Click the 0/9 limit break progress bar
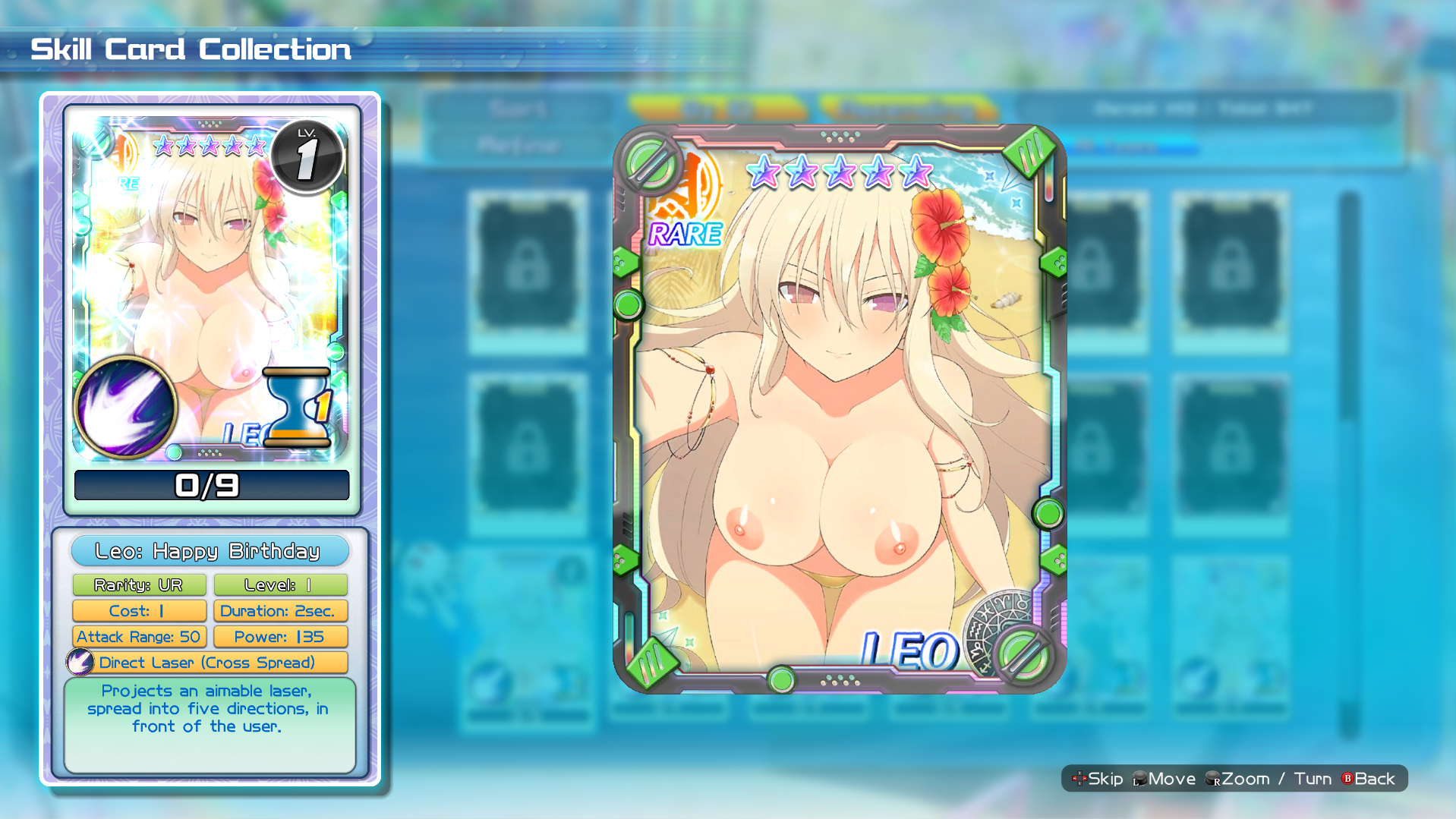This screenshot has height=819, width=1456. click(x=210, y=486)
